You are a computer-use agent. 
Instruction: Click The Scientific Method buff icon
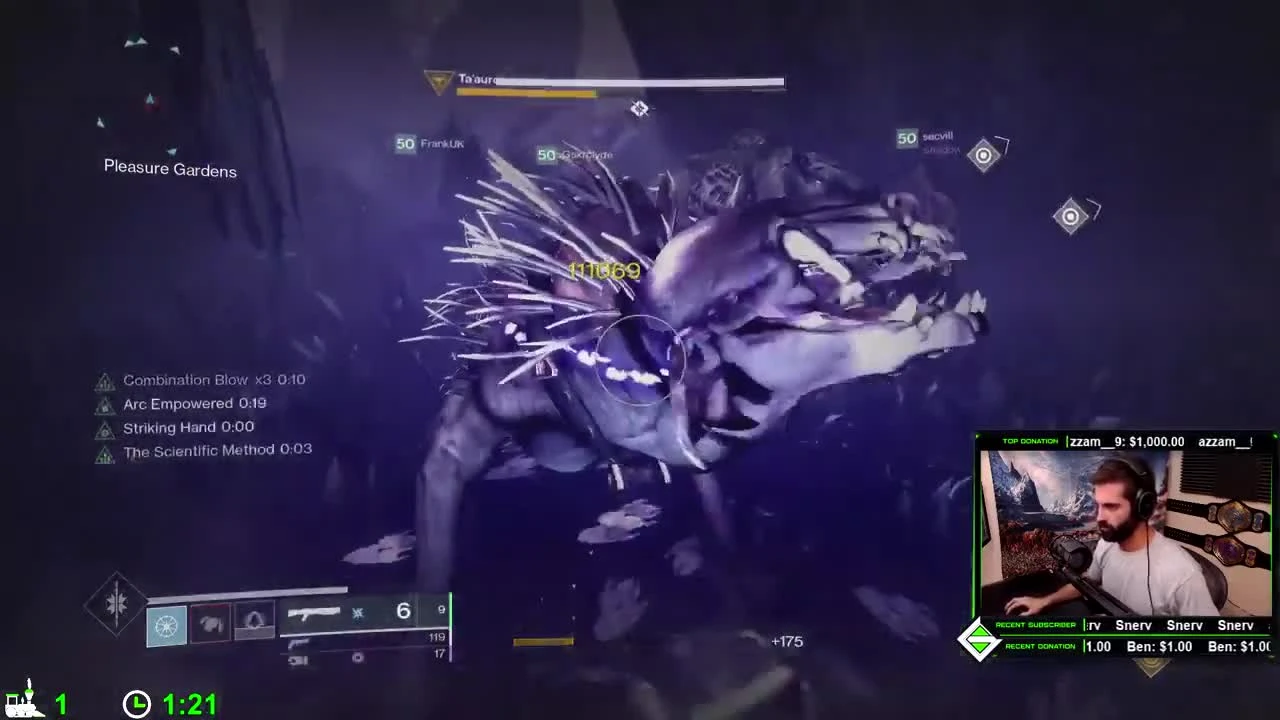coord(105,451)
